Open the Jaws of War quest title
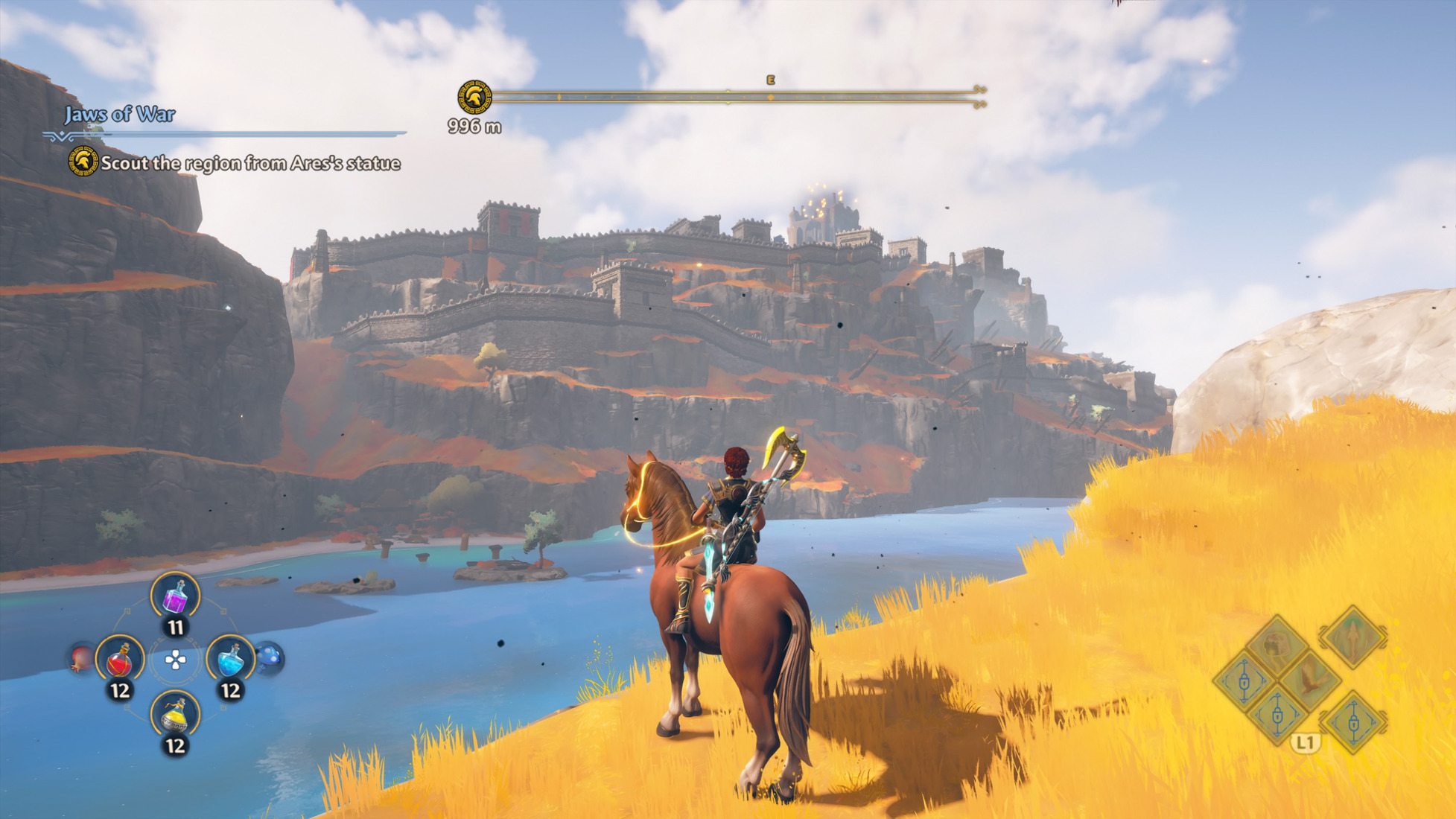 coord(119,115)
